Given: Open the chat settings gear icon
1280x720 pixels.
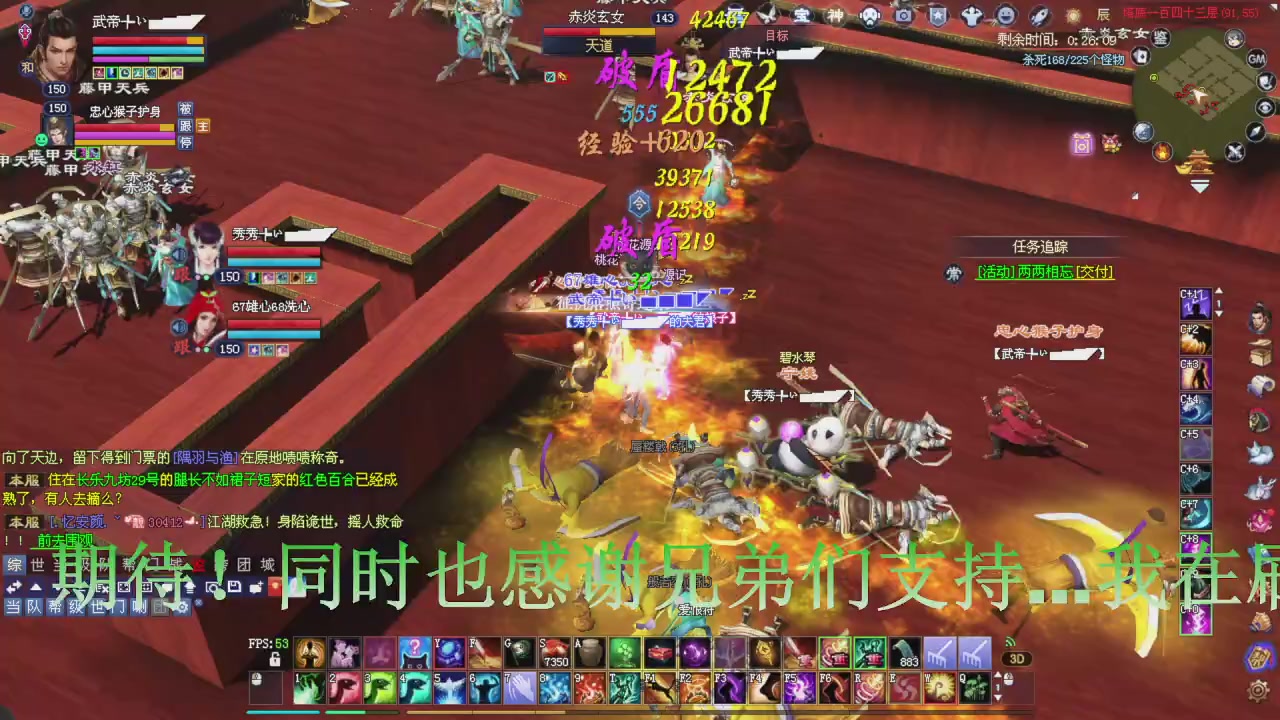Looking at the screenshot, I should 182,608.
